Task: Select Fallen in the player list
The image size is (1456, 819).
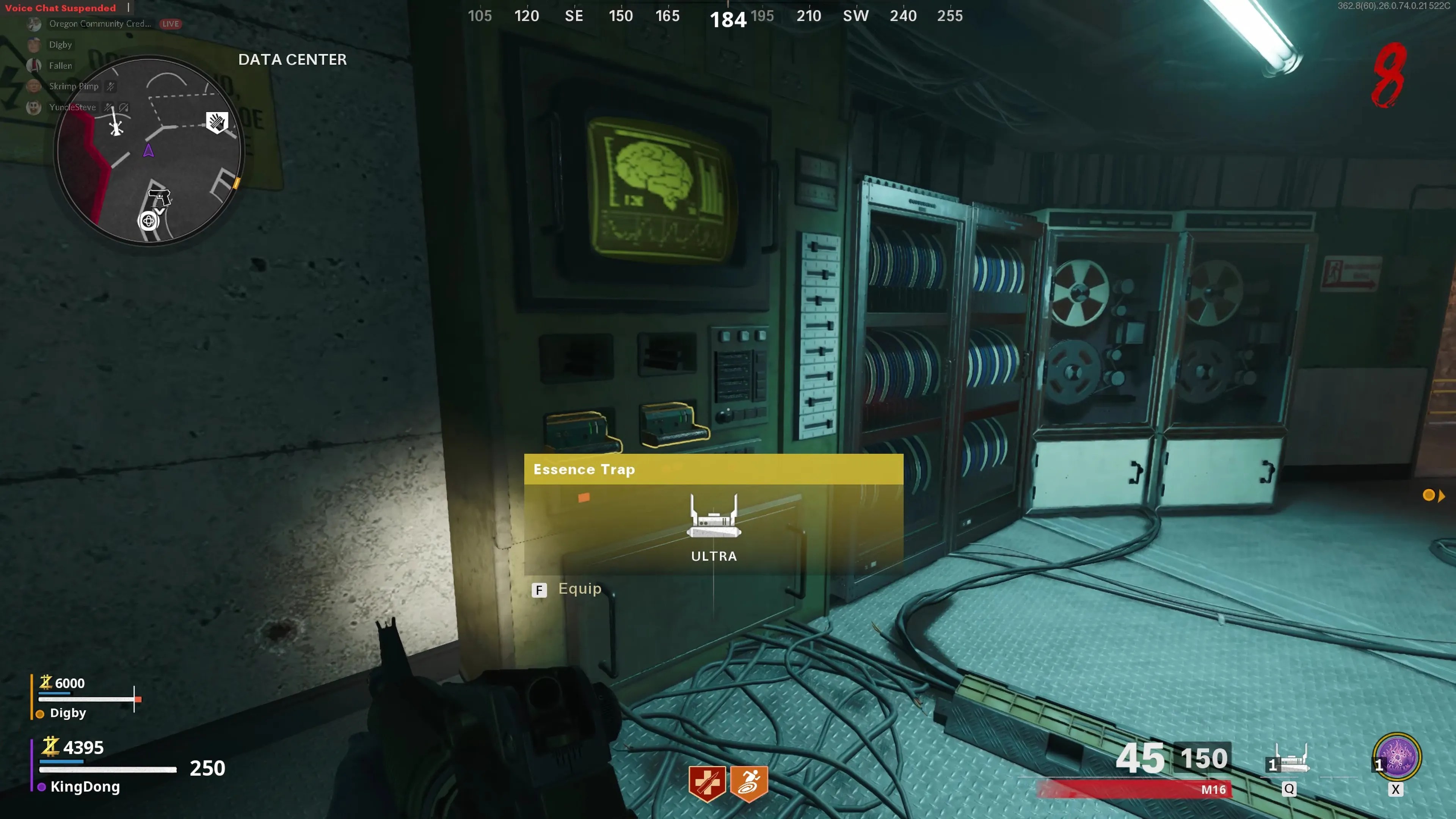Action: coord(60,66)
